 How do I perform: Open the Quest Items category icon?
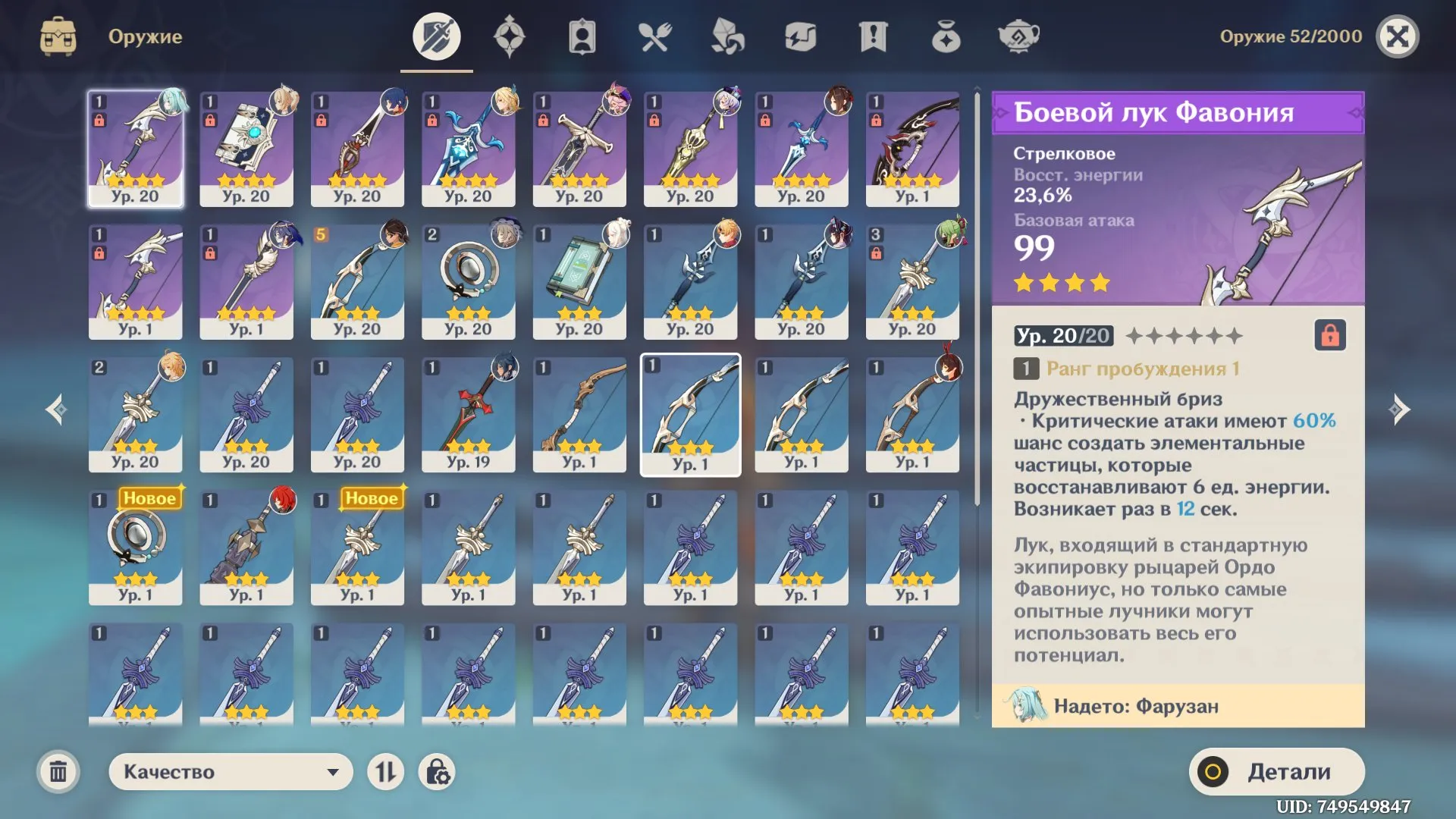pyautogui.click(x=874, y=36)
